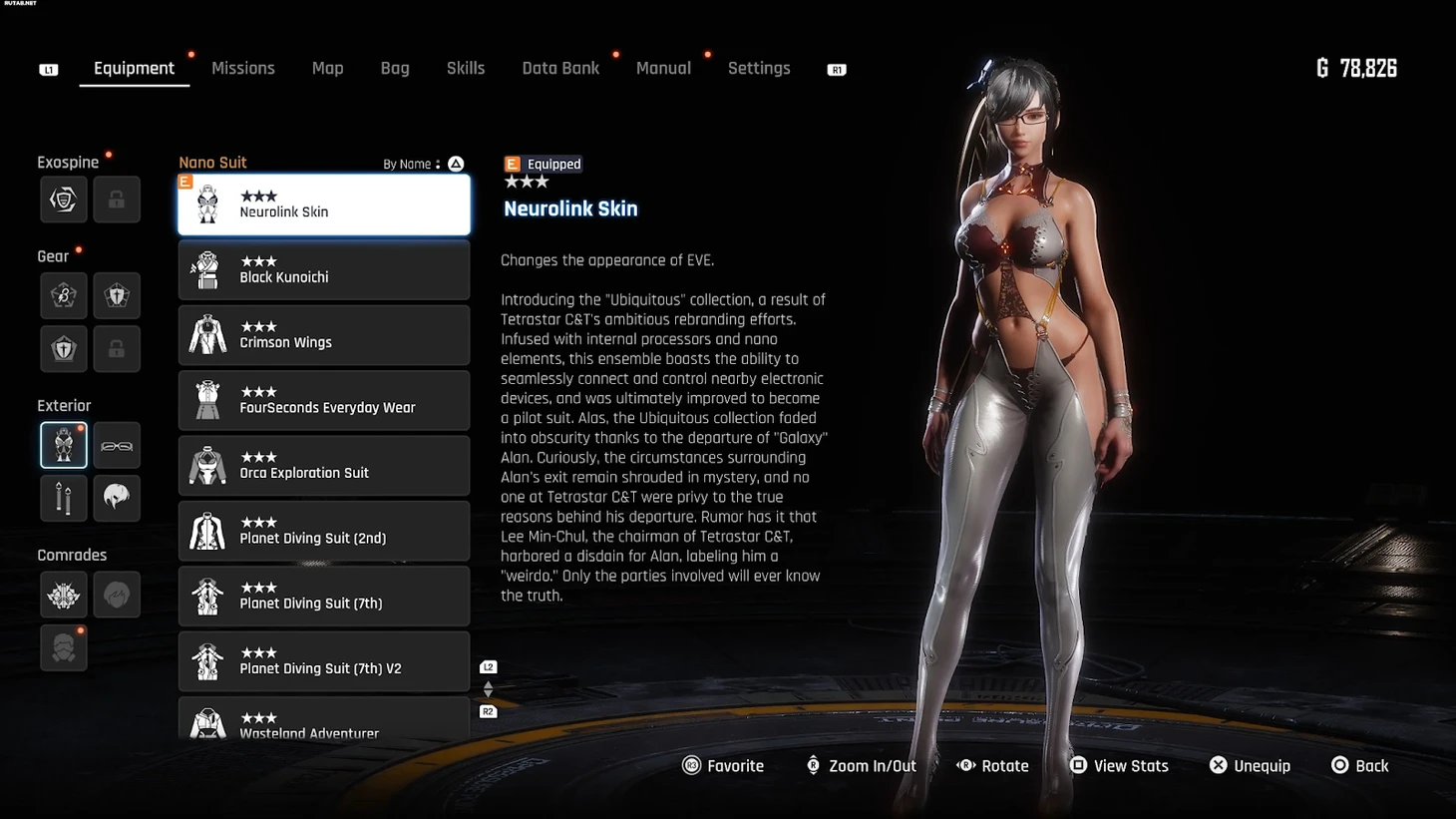Image resolution: width=1456 pixels, height=819 pixels.
Task: Switch to the Manual tab
Action: [x=663, y=69]
